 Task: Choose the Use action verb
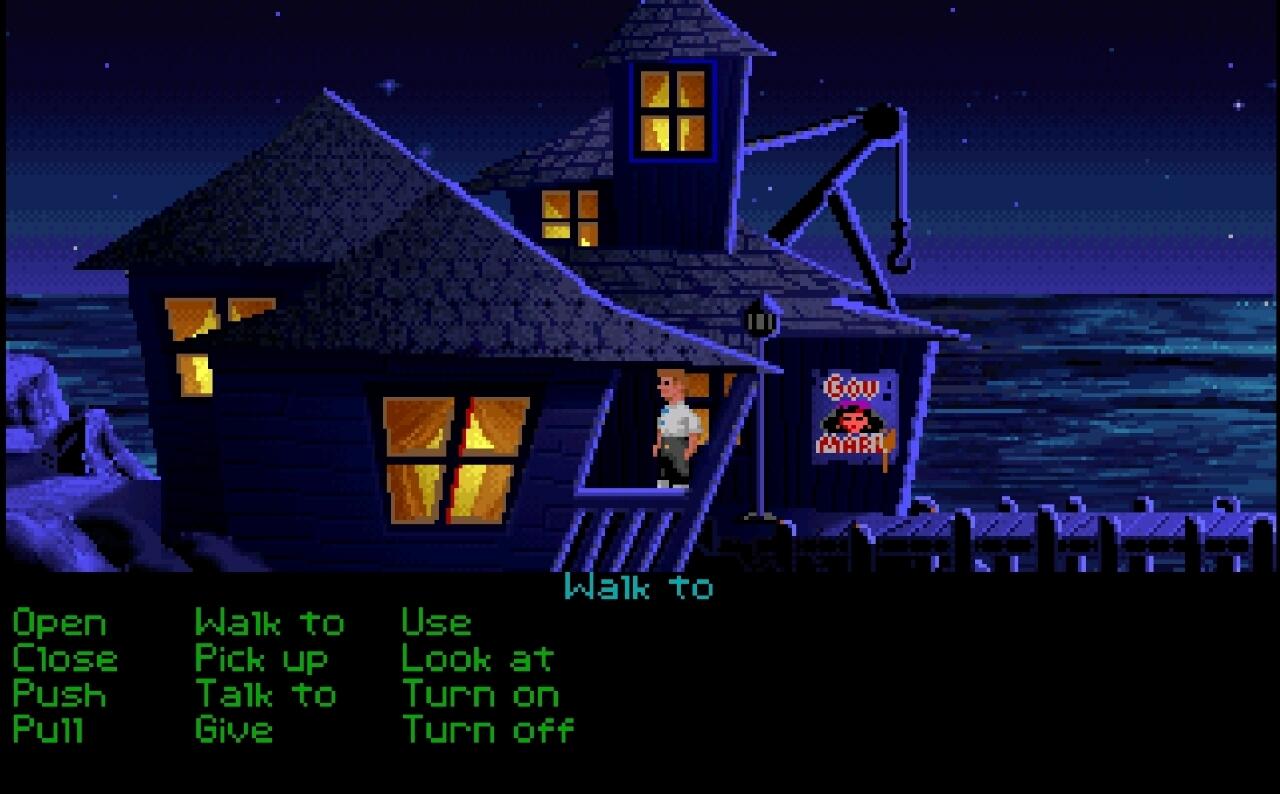[x=434, y=624]
